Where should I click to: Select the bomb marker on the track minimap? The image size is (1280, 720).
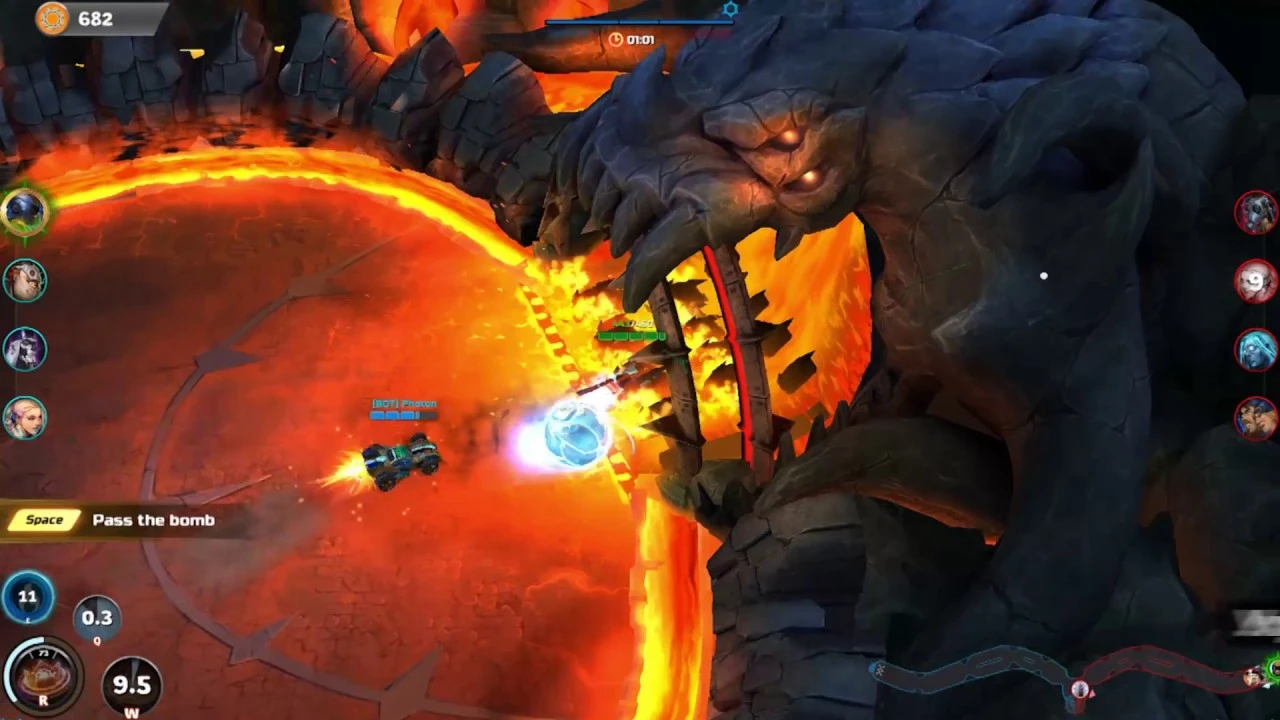point(1081,689)
